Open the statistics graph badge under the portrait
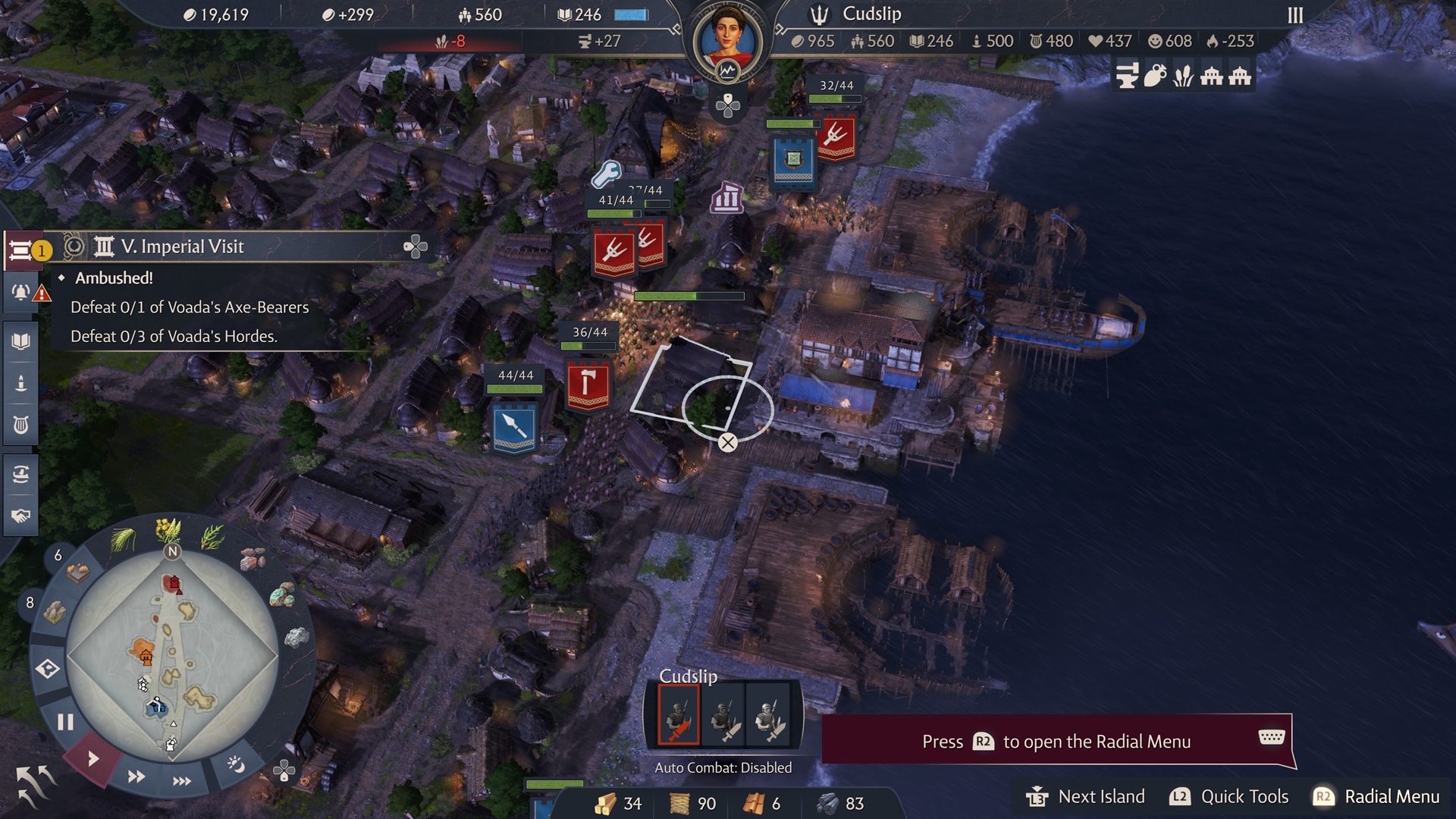 click(727, 72)
